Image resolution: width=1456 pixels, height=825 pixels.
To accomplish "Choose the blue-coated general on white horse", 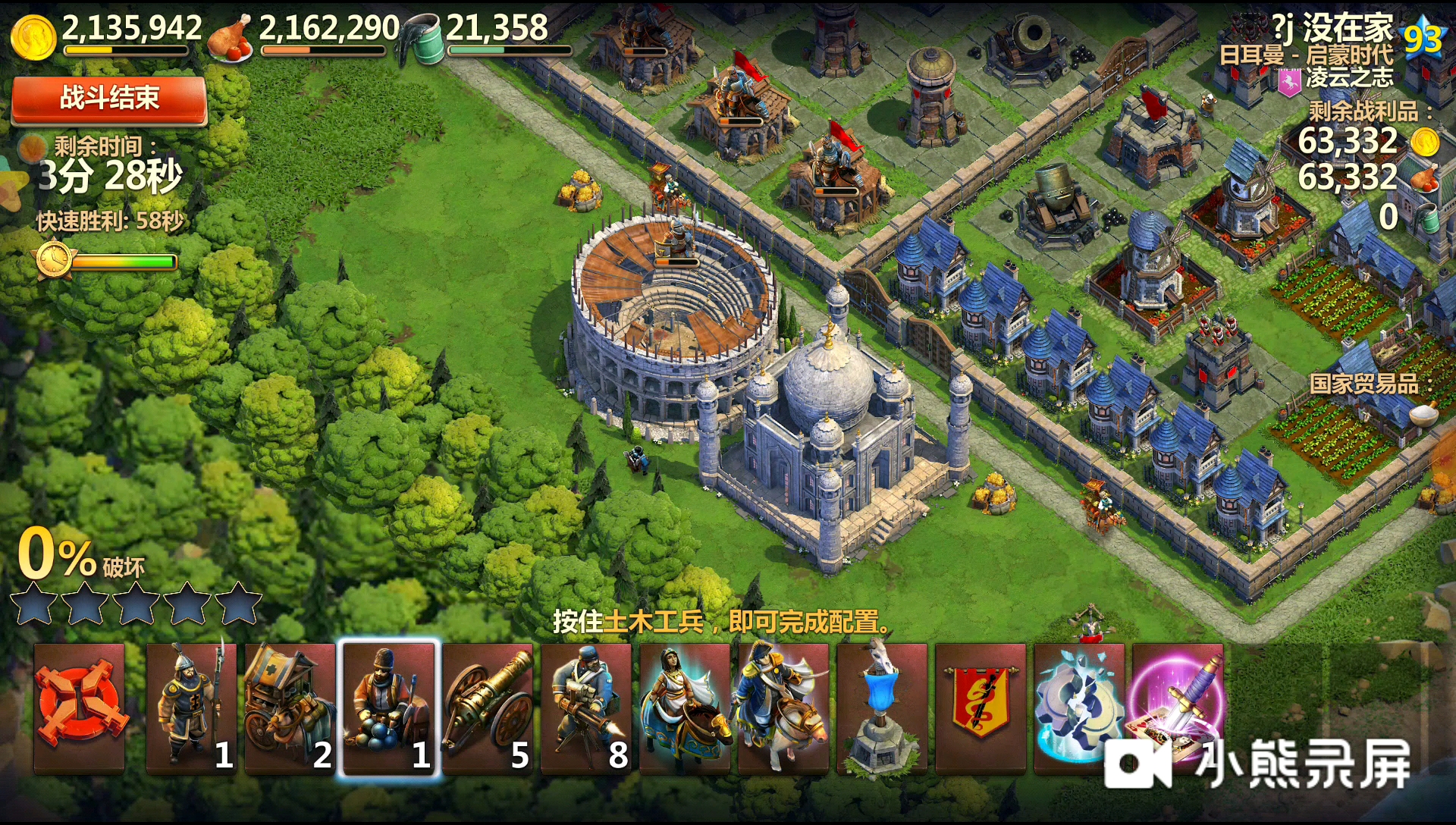I will tap(783, 707).
